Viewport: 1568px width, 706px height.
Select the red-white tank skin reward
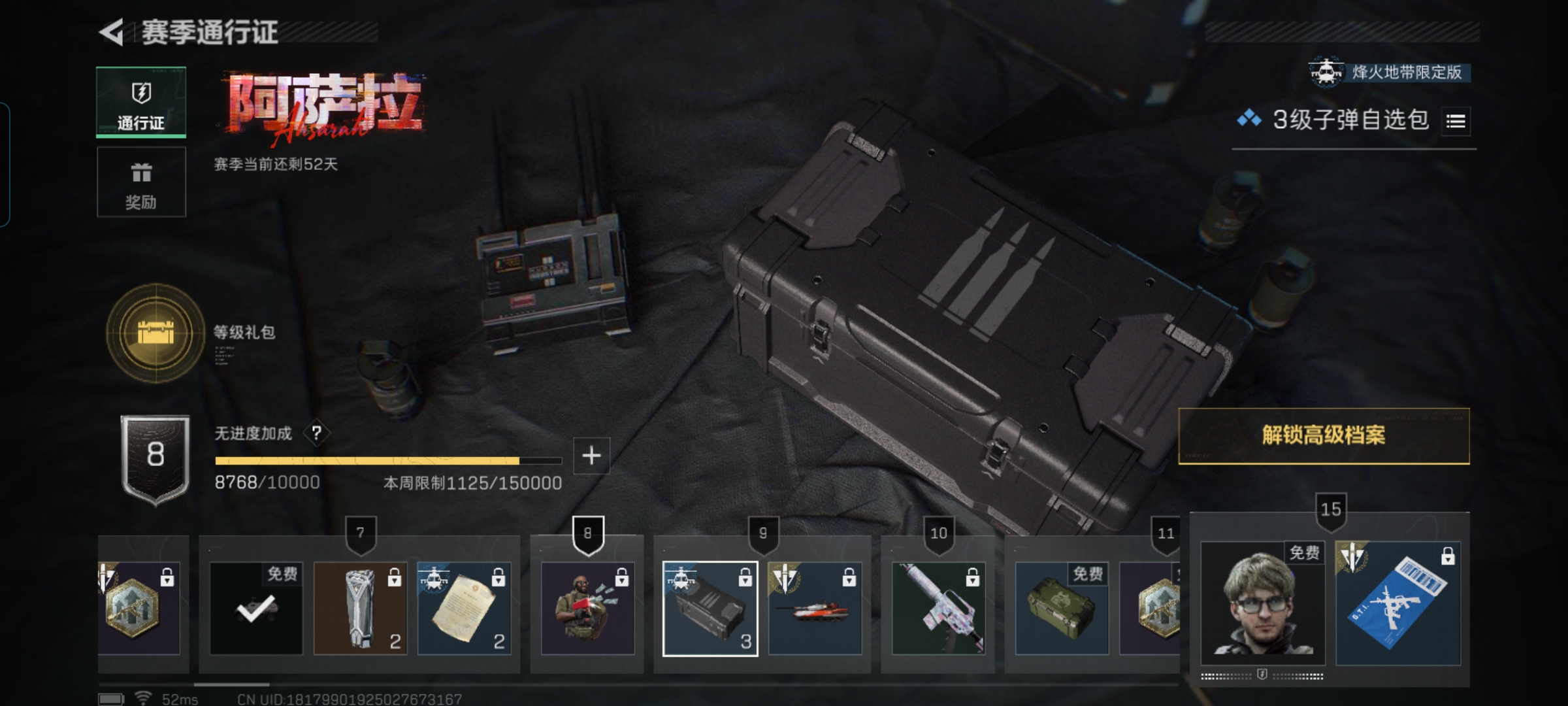(x=815, y=609)
